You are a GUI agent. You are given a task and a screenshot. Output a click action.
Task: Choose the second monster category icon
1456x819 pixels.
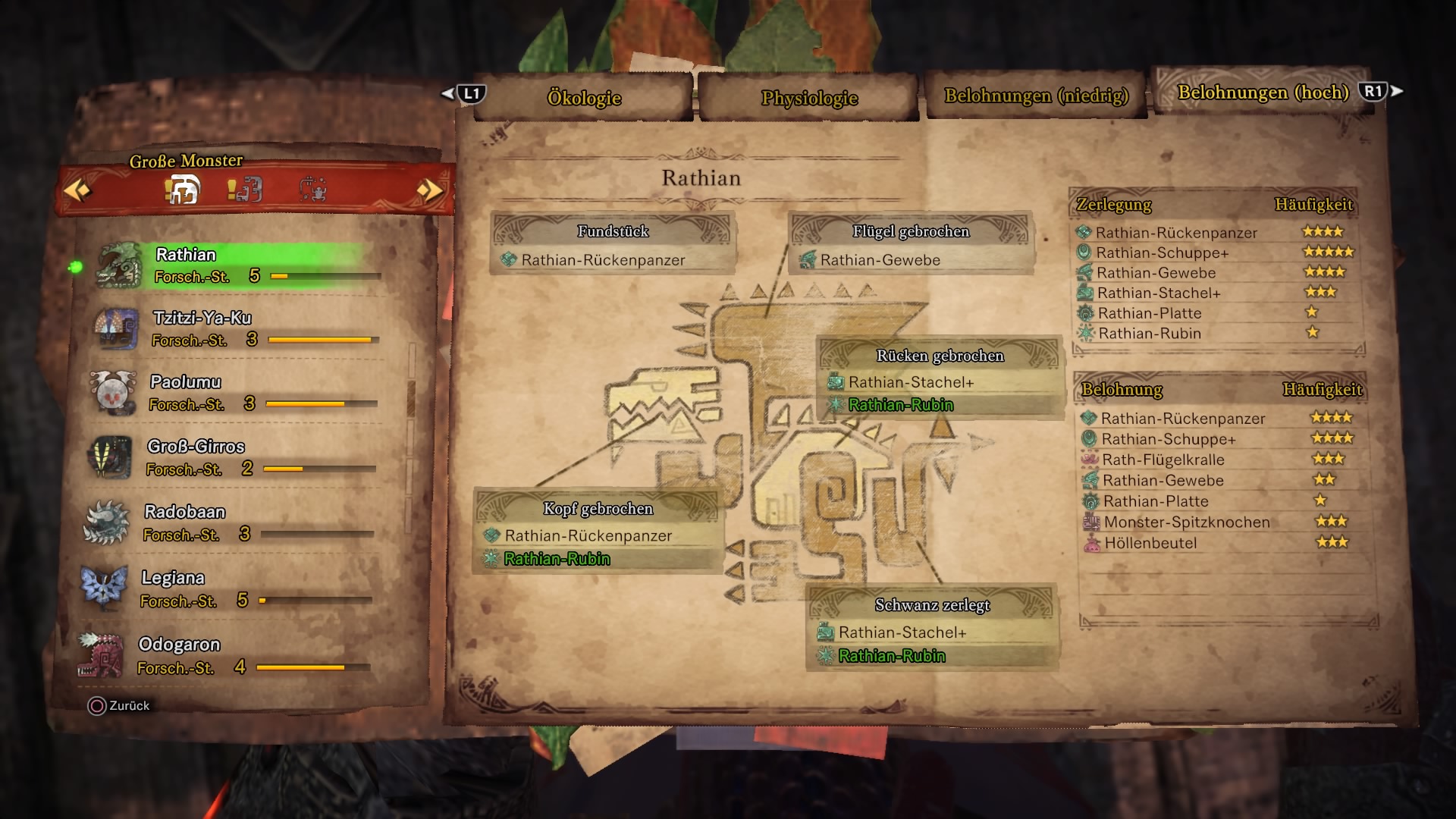click(246, 189)
